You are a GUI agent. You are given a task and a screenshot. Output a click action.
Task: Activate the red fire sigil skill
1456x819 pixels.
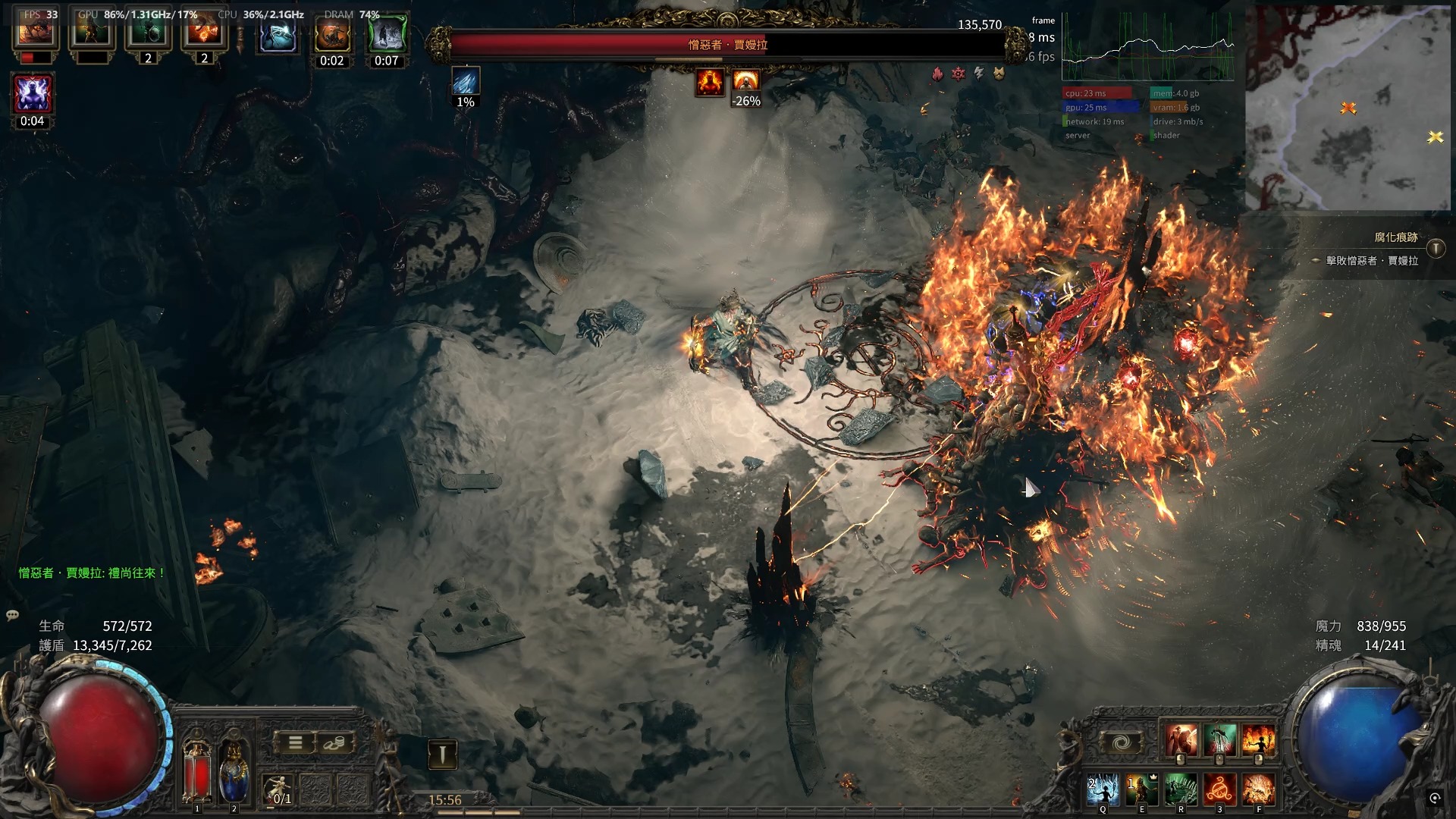tap(1219, 789)
